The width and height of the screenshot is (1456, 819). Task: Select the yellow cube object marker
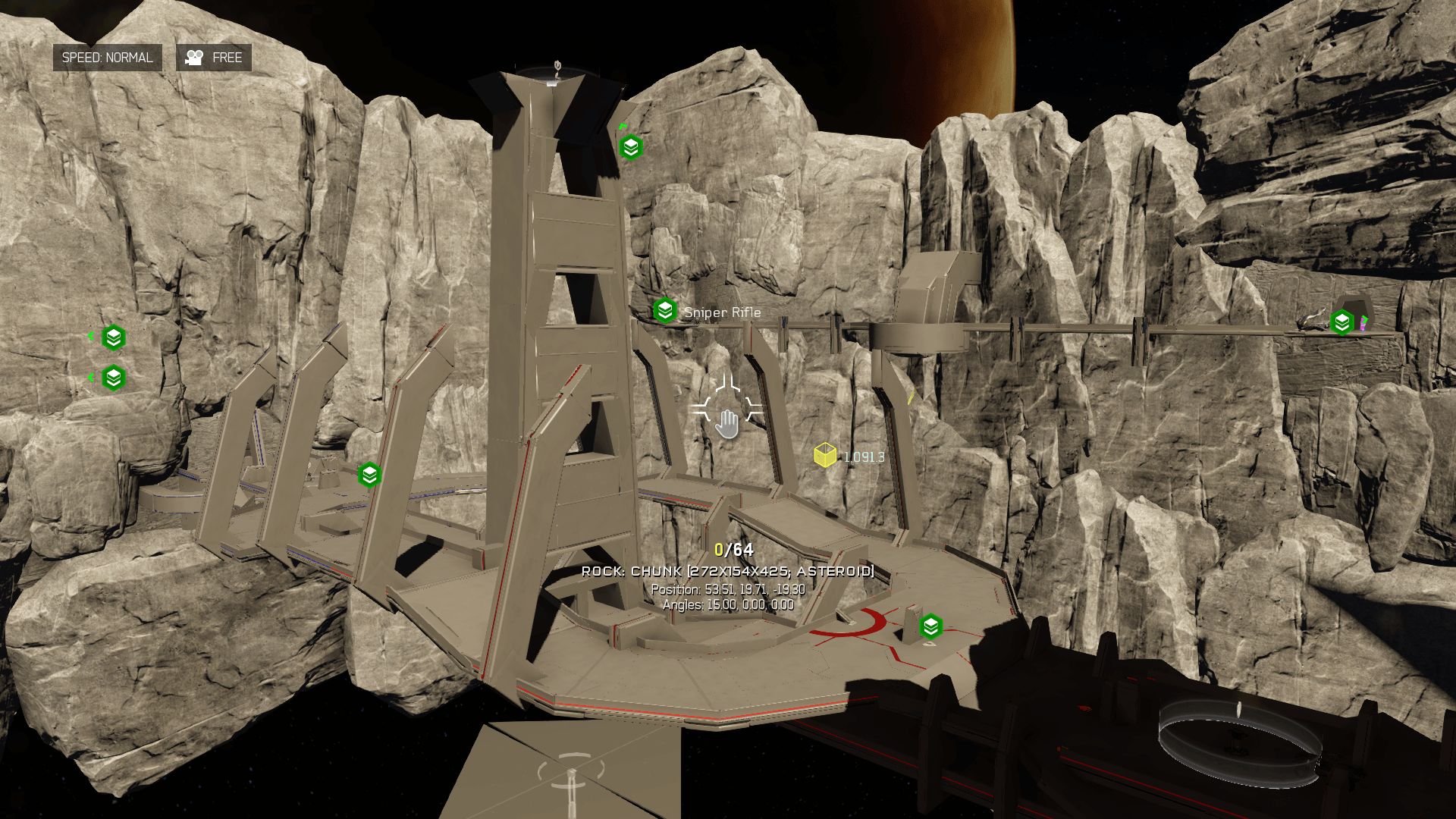coord(824,455)
